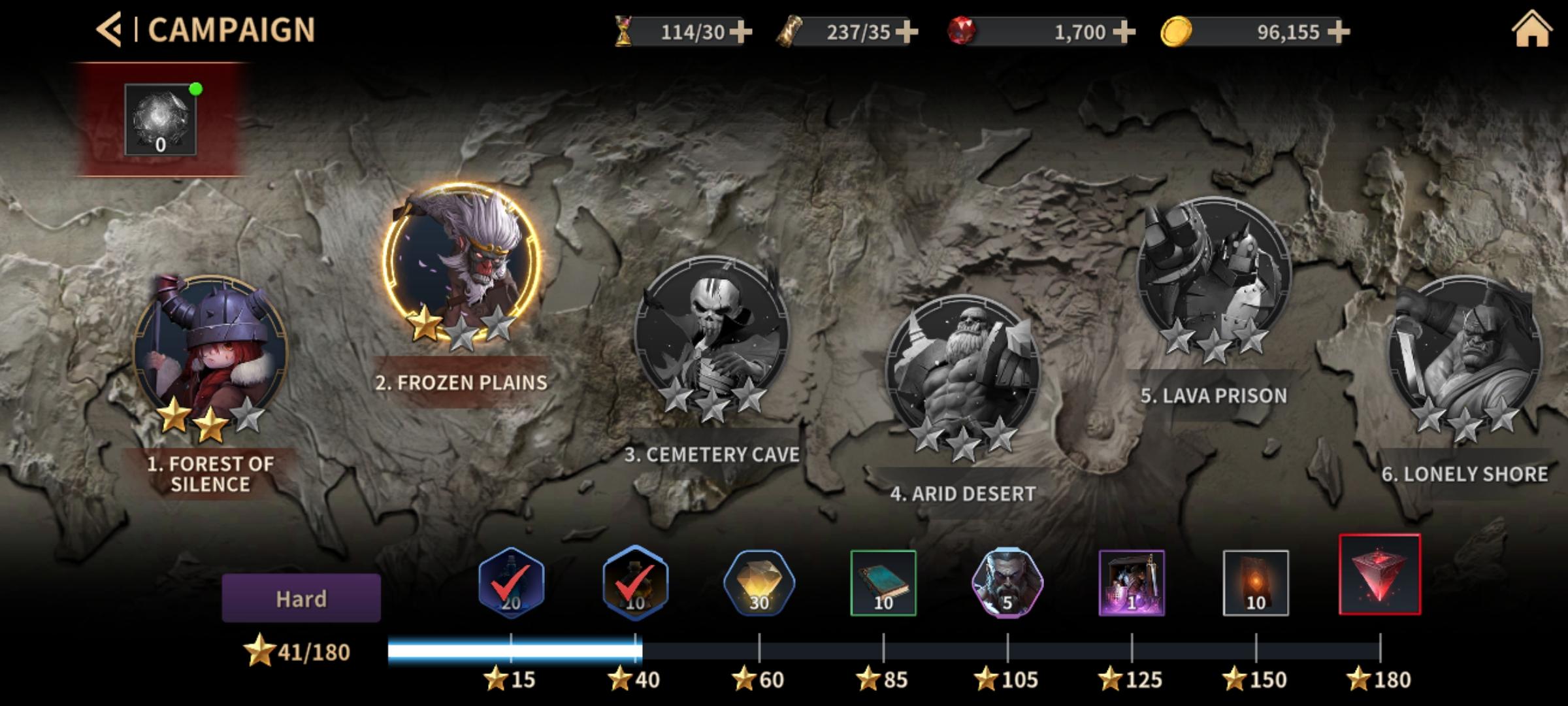Buy more red gems
This screenshot has width=1568, height=706.
click(1123, 31)
